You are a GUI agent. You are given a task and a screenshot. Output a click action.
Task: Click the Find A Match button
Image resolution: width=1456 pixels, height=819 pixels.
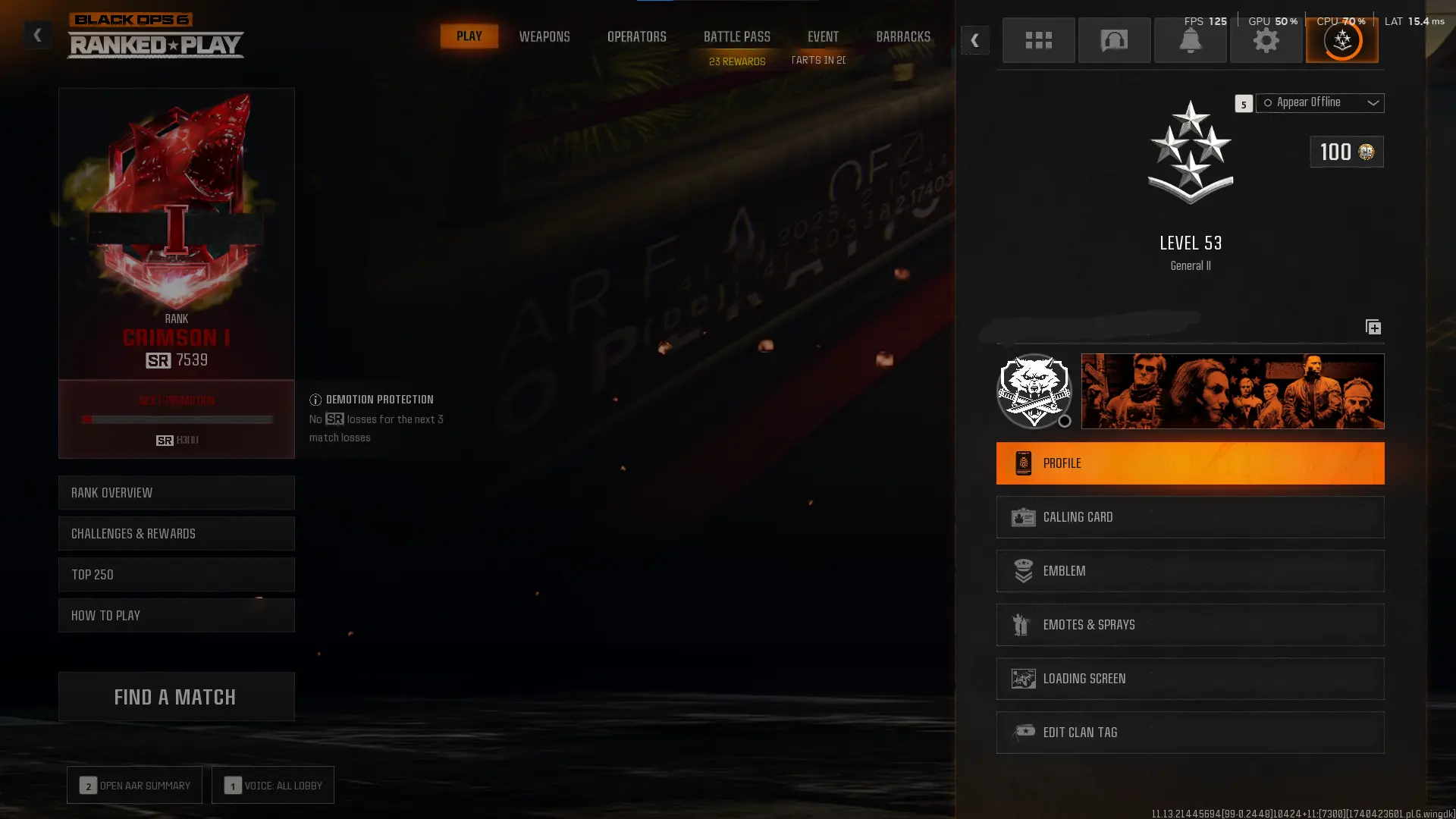175,696
